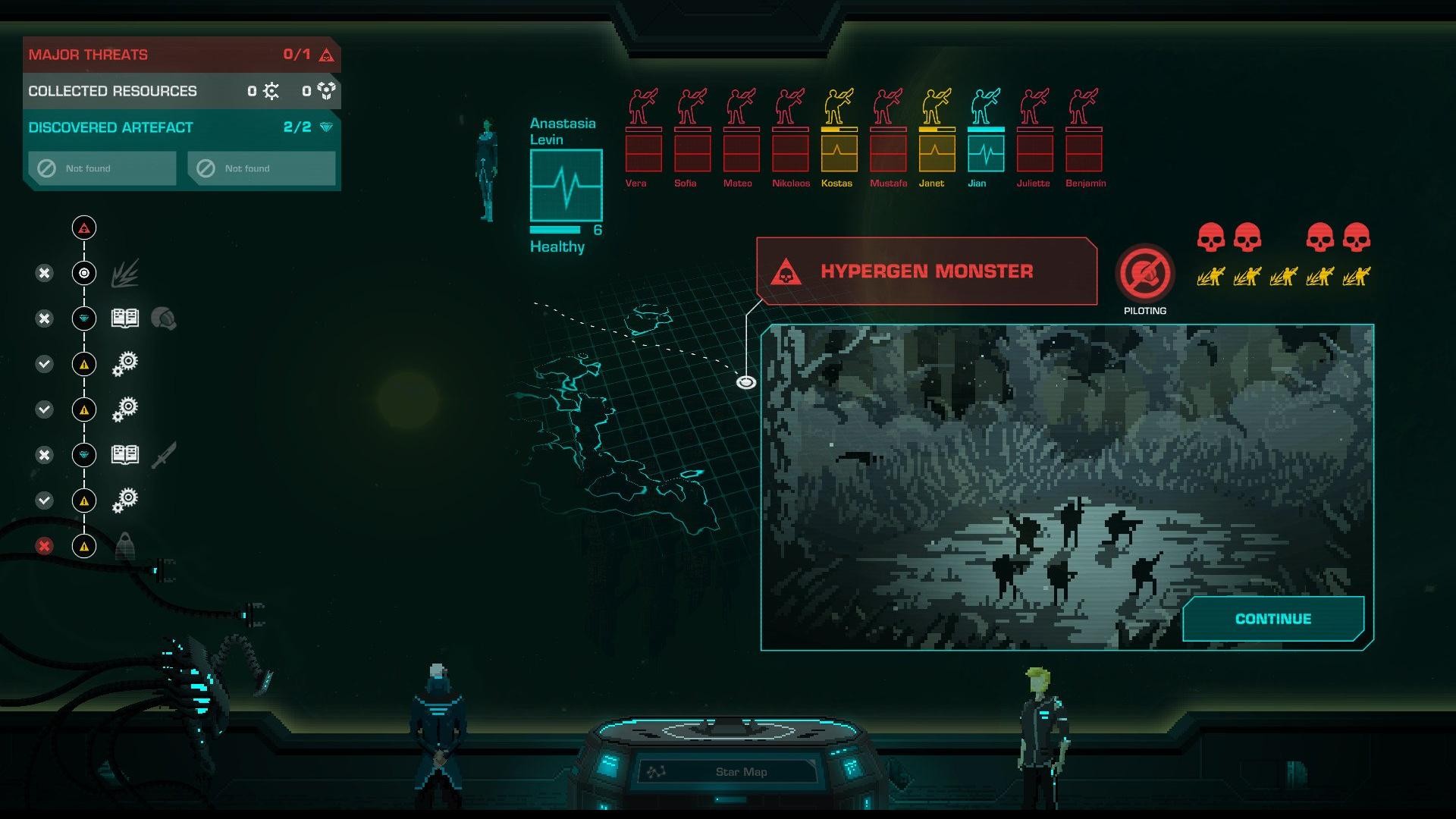Show the Discovered Artefact panel
Viewport: 1456px width, 819px height.
coord(180,127)
